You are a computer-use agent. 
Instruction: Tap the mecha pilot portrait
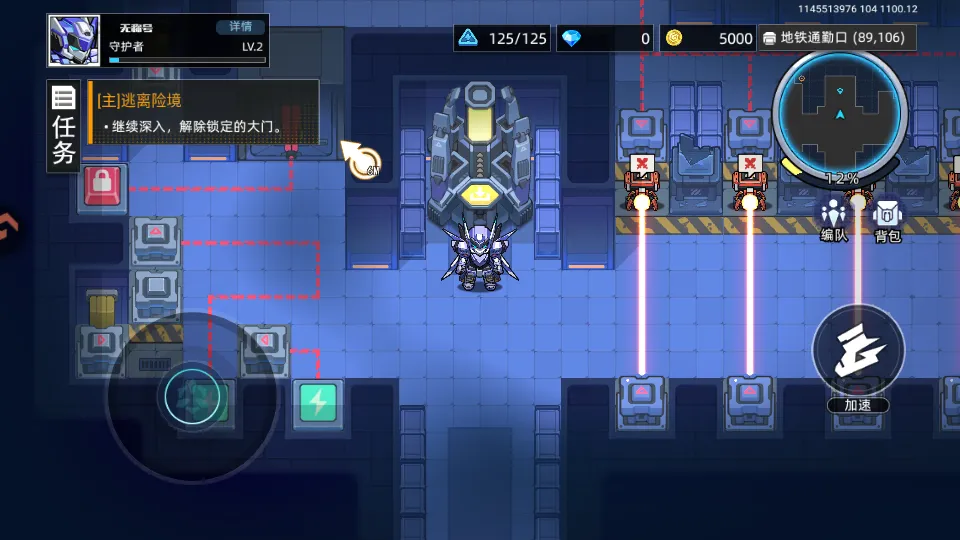pos(75,41)
